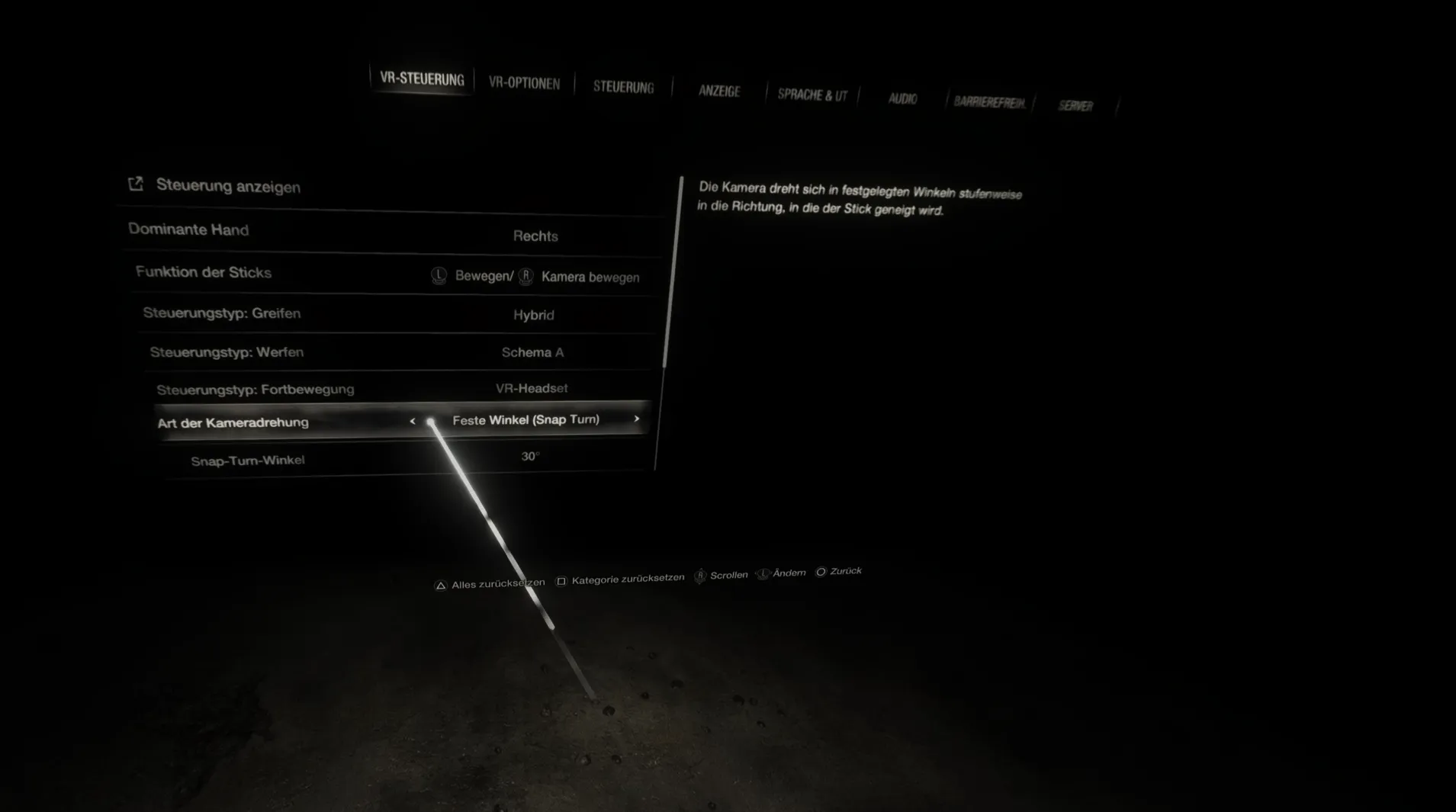Open the AUDIO settings tab
This screenshot has width=1456, height=812.
[902, 98]
